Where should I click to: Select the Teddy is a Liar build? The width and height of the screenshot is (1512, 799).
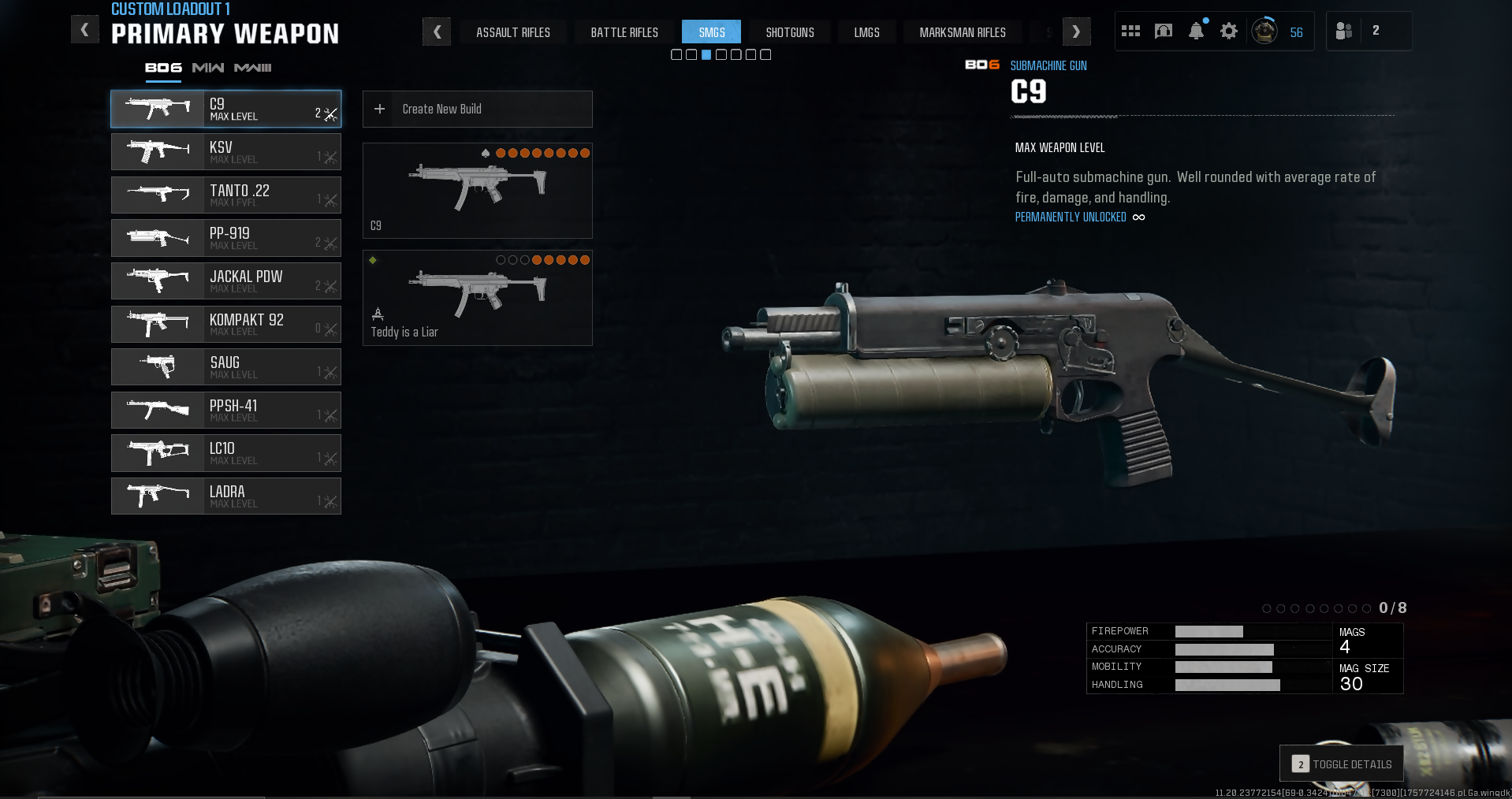[x=477, y=298]
